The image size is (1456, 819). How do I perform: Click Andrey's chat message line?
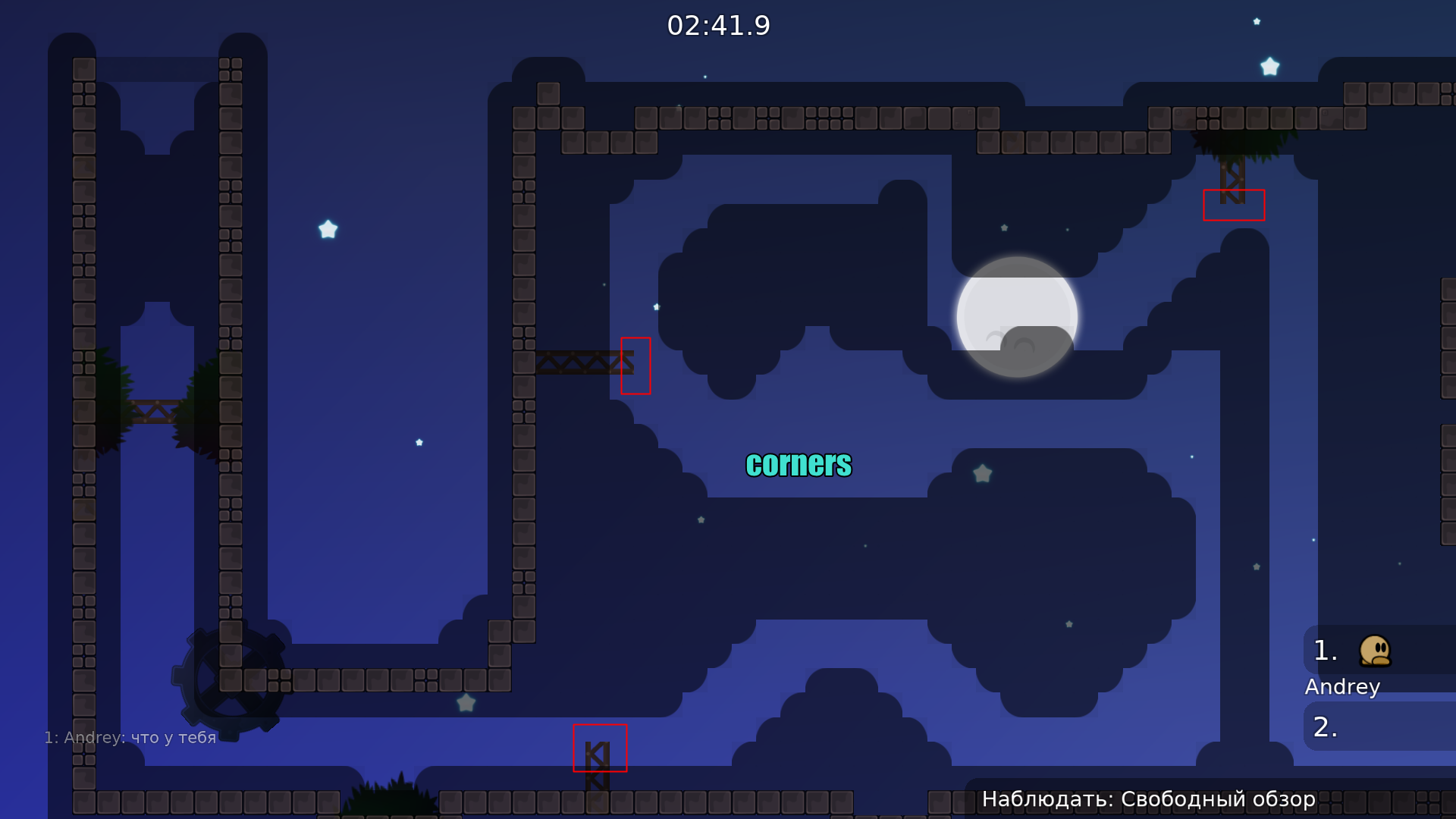[x=130, y=737]
